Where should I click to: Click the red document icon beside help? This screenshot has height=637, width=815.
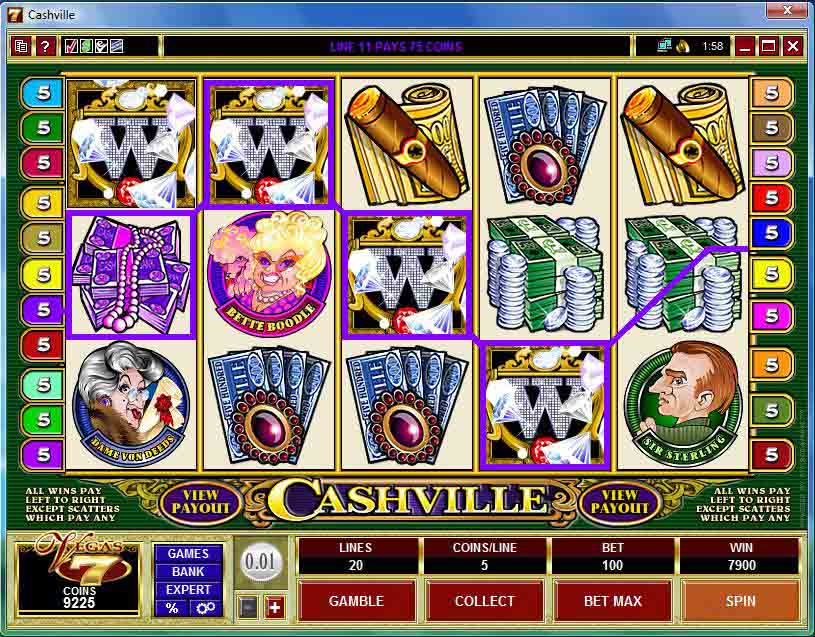[x=22, y=46]
